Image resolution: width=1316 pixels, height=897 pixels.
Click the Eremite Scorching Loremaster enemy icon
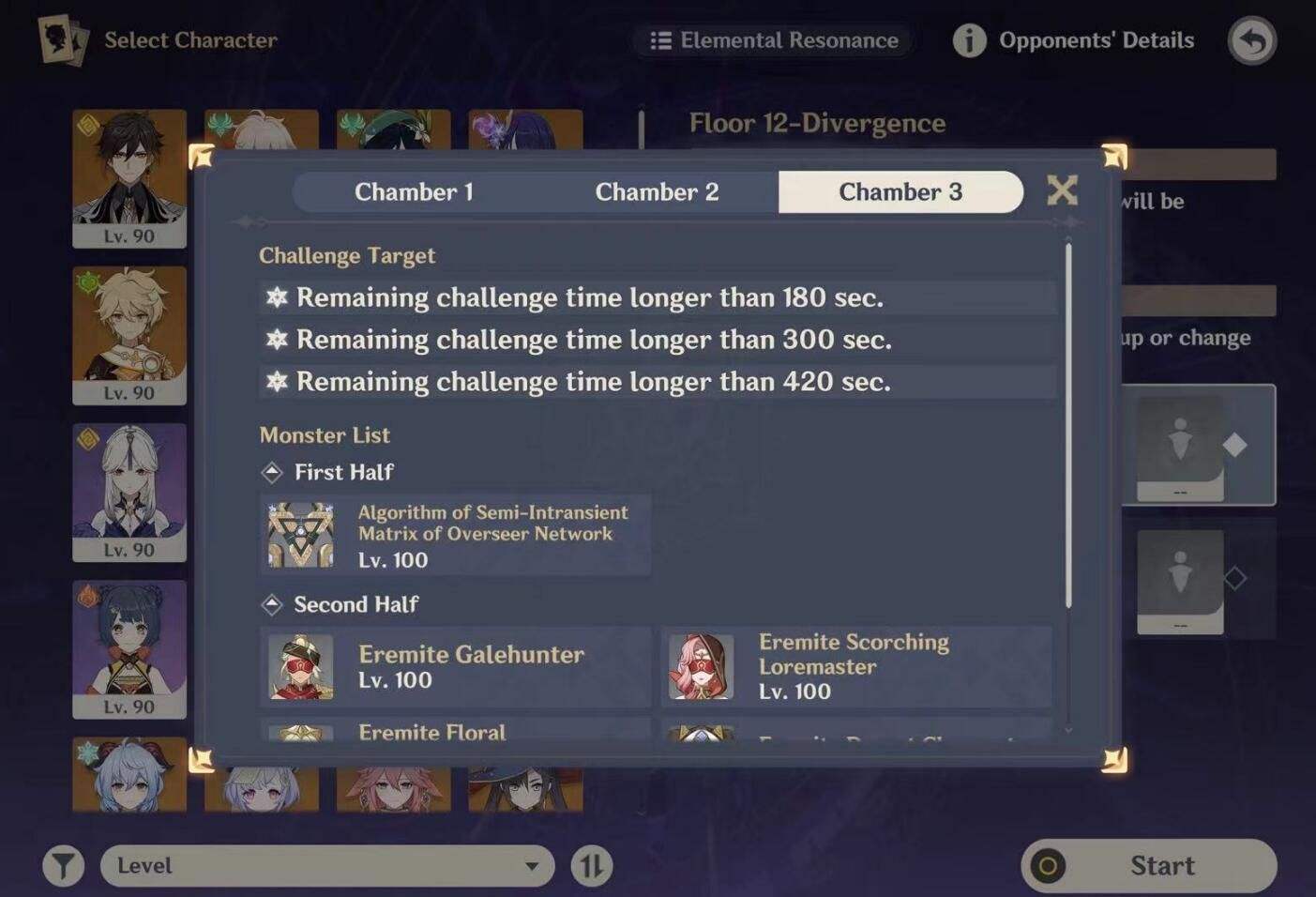pos(702,667)
